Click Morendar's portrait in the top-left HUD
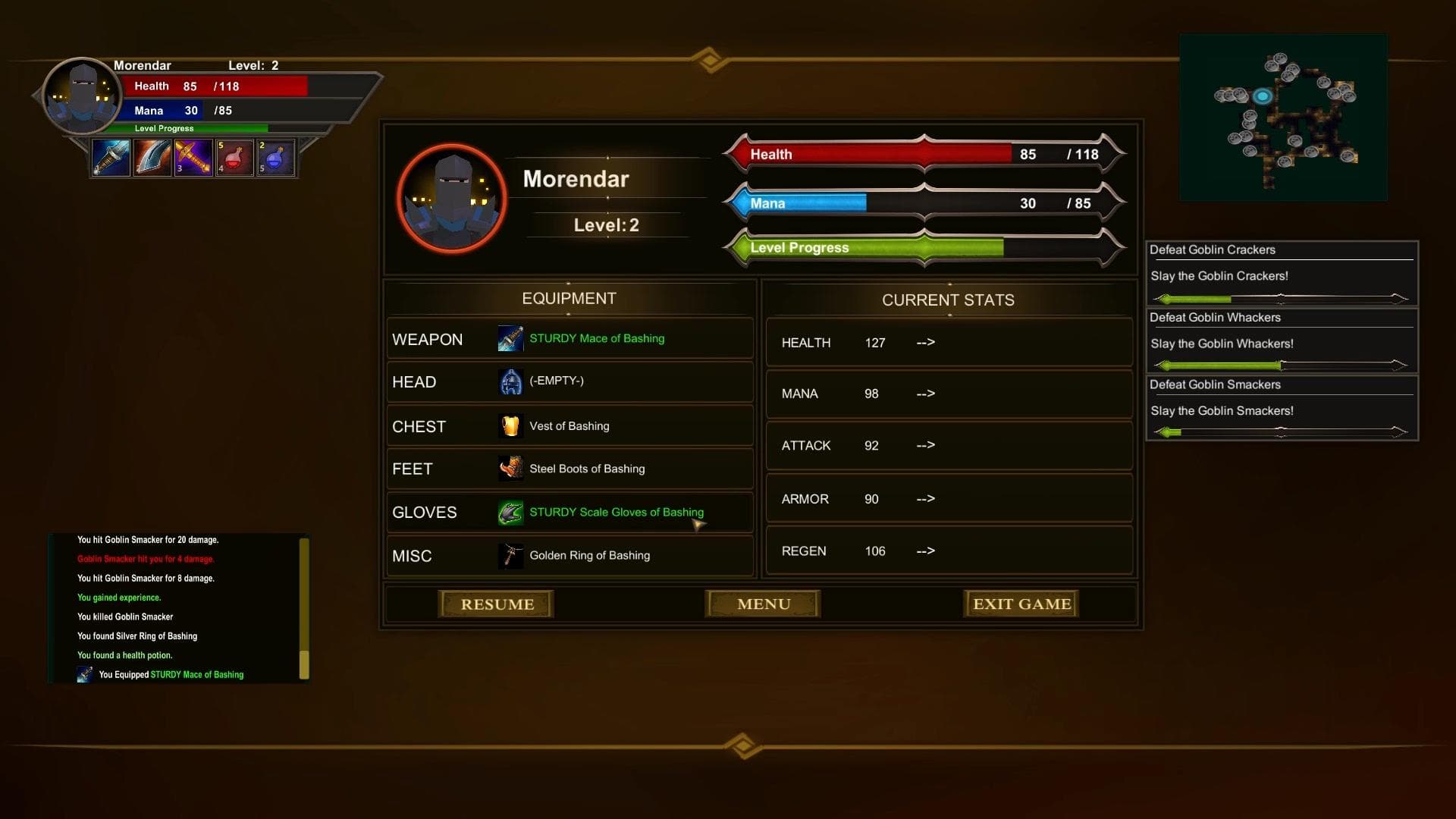Image resolution: width=1456 pixels, height=819 pixels. click(81, 97)
